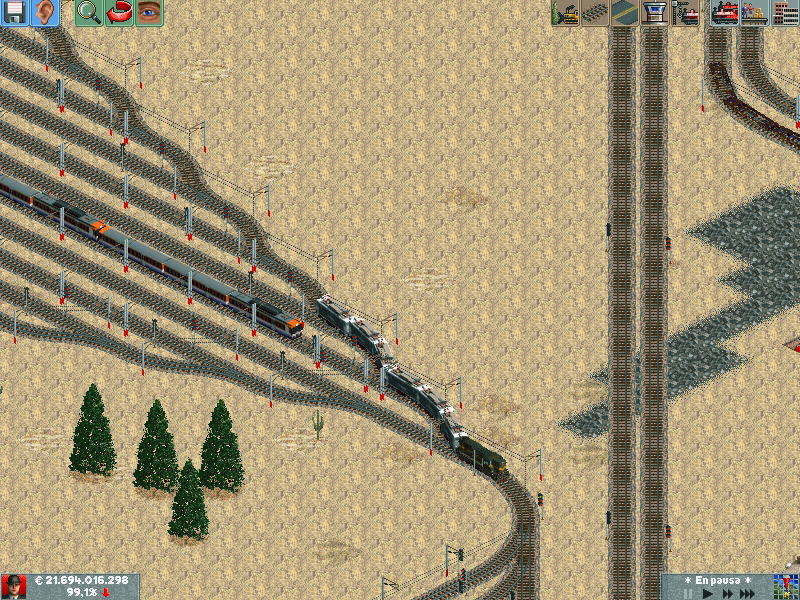The width and height of the screenshot is (800, 600).
Task: Click the pause button in speed controls
Action: click(x=688, y=593)
